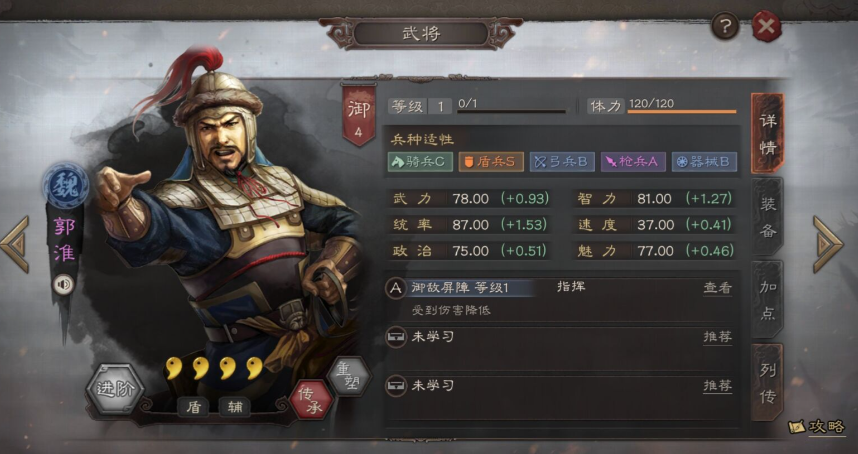Viewport: 858px width, 454px height.
Task: Show the previous general with left arrow
Action: click(15, 244)
